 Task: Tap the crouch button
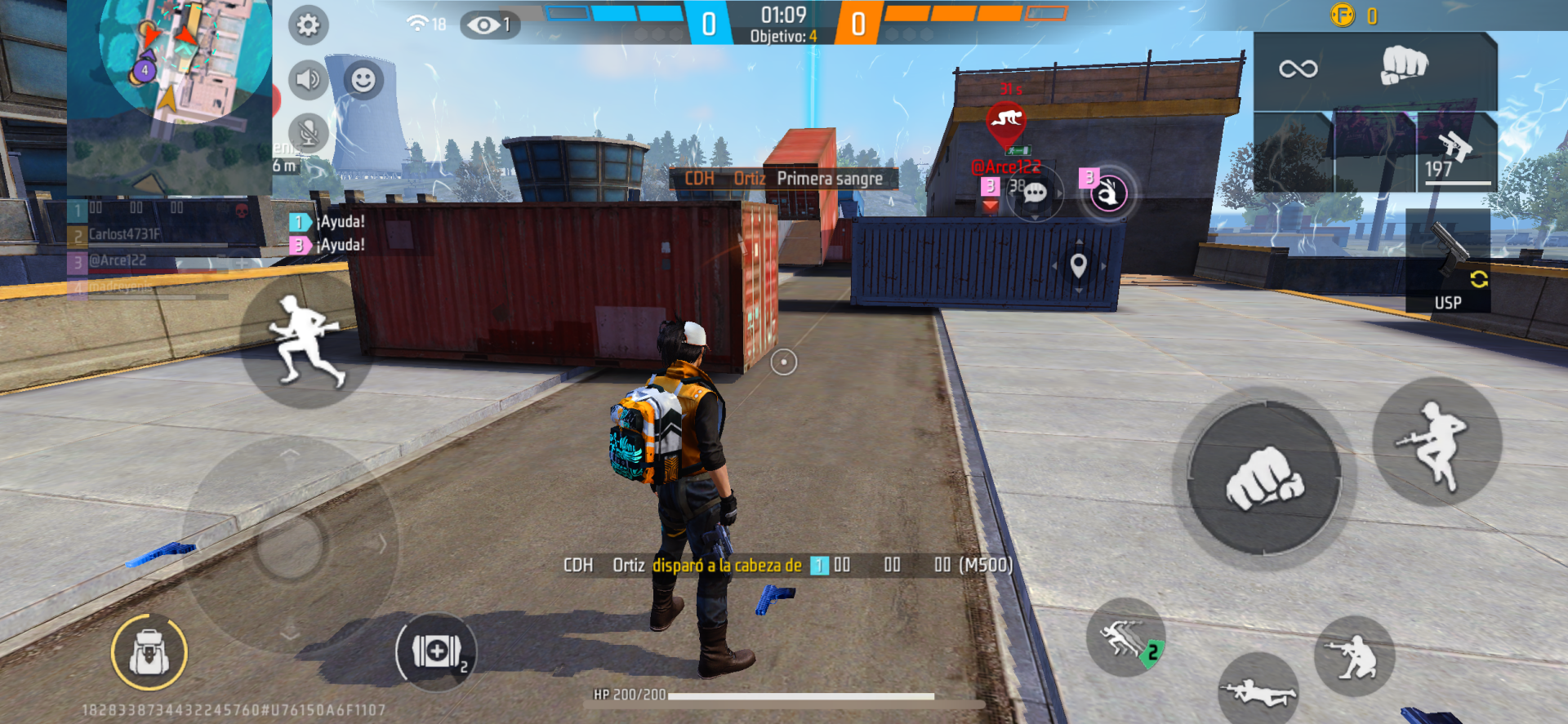1353,657
